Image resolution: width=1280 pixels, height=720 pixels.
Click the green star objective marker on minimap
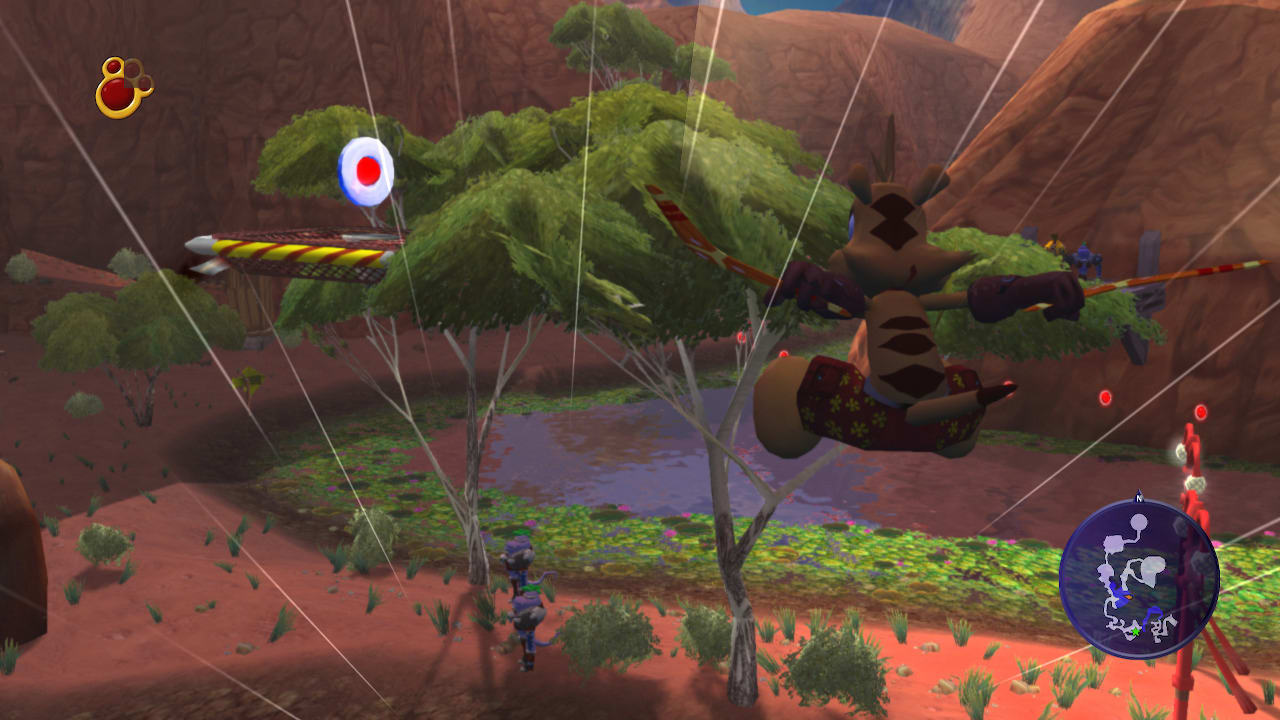pos(1135,631)
